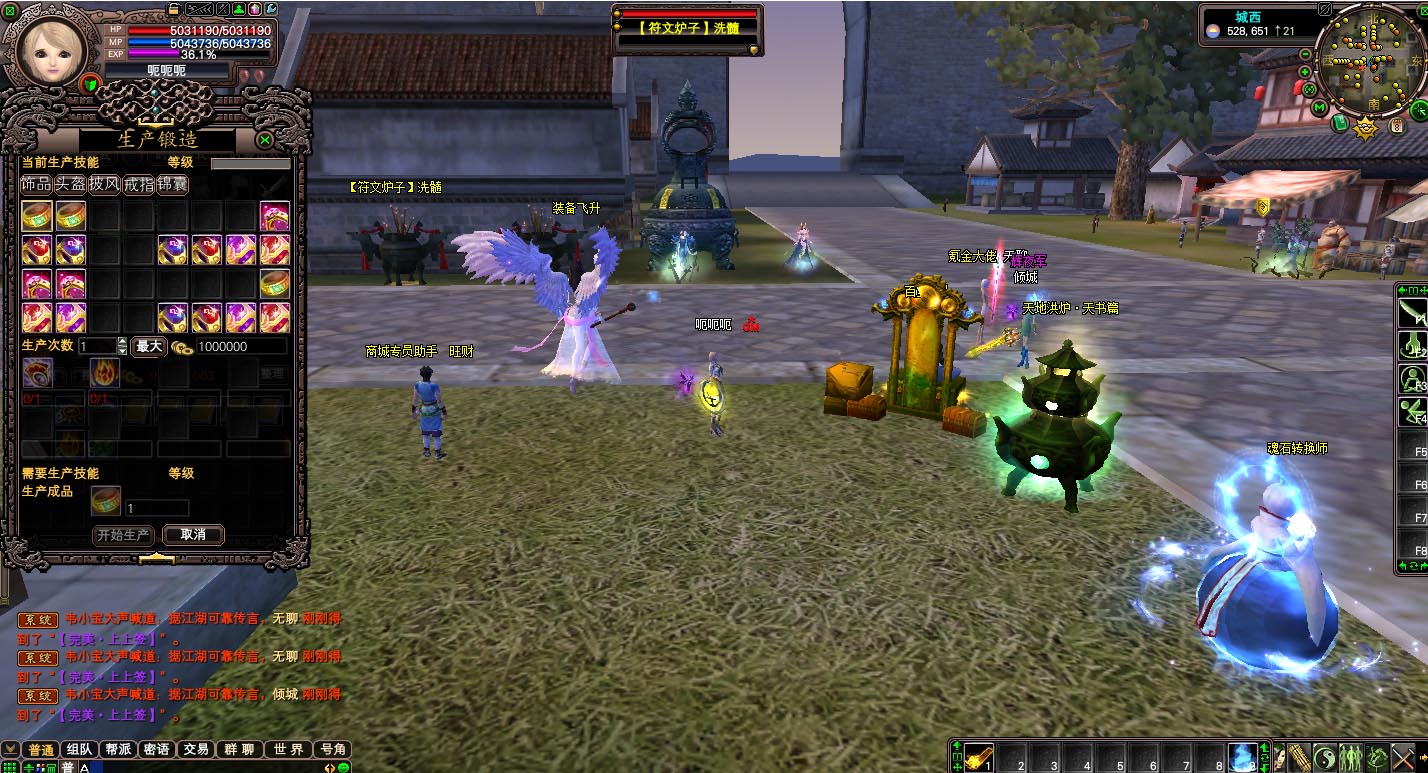Start crafting with the 开始生产 button
1428x773 pixels.
tap(124, 535)
